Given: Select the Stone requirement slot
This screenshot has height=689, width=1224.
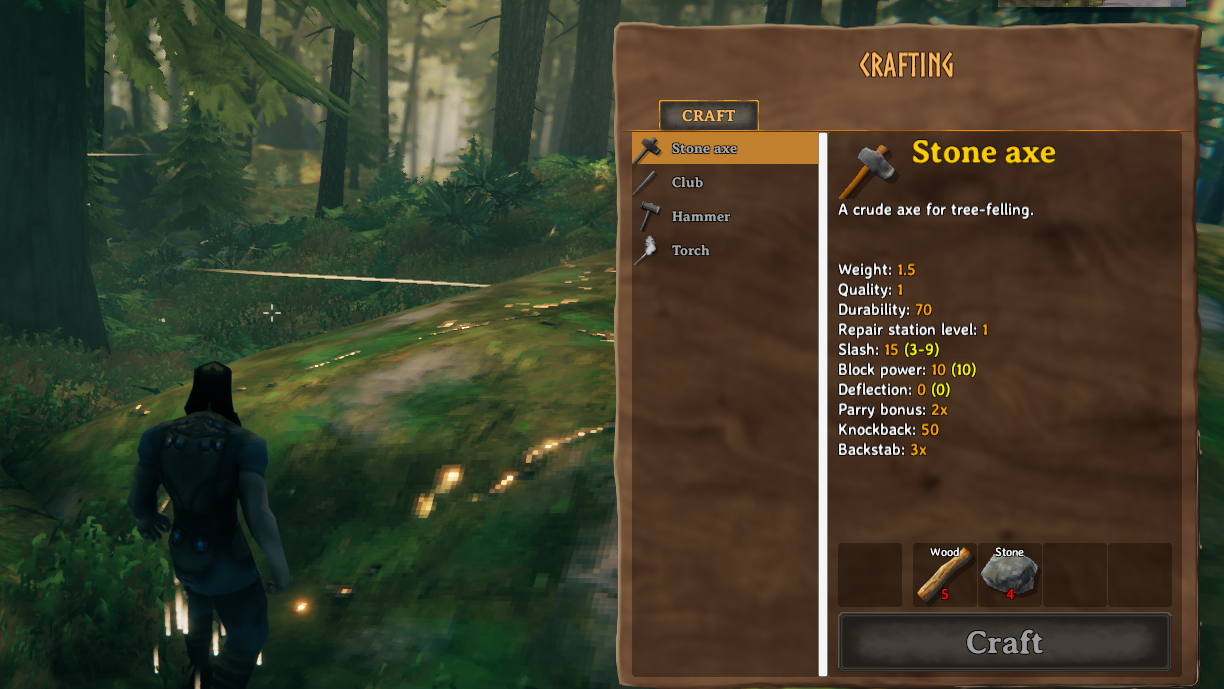Looking at the screenshot, I should coord(1010,575).
